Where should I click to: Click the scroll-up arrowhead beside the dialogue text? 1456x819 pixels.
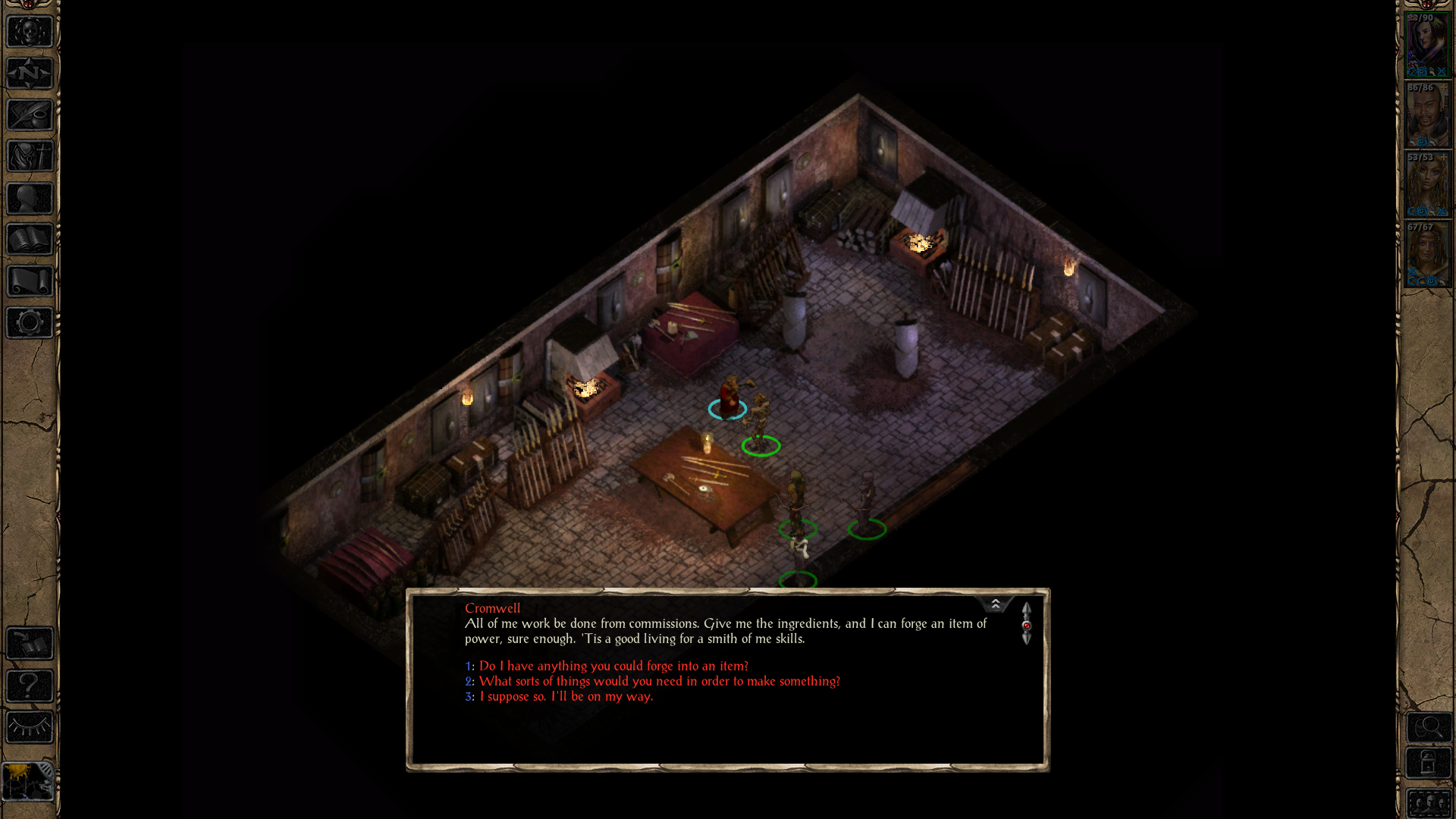(1028, 609)
